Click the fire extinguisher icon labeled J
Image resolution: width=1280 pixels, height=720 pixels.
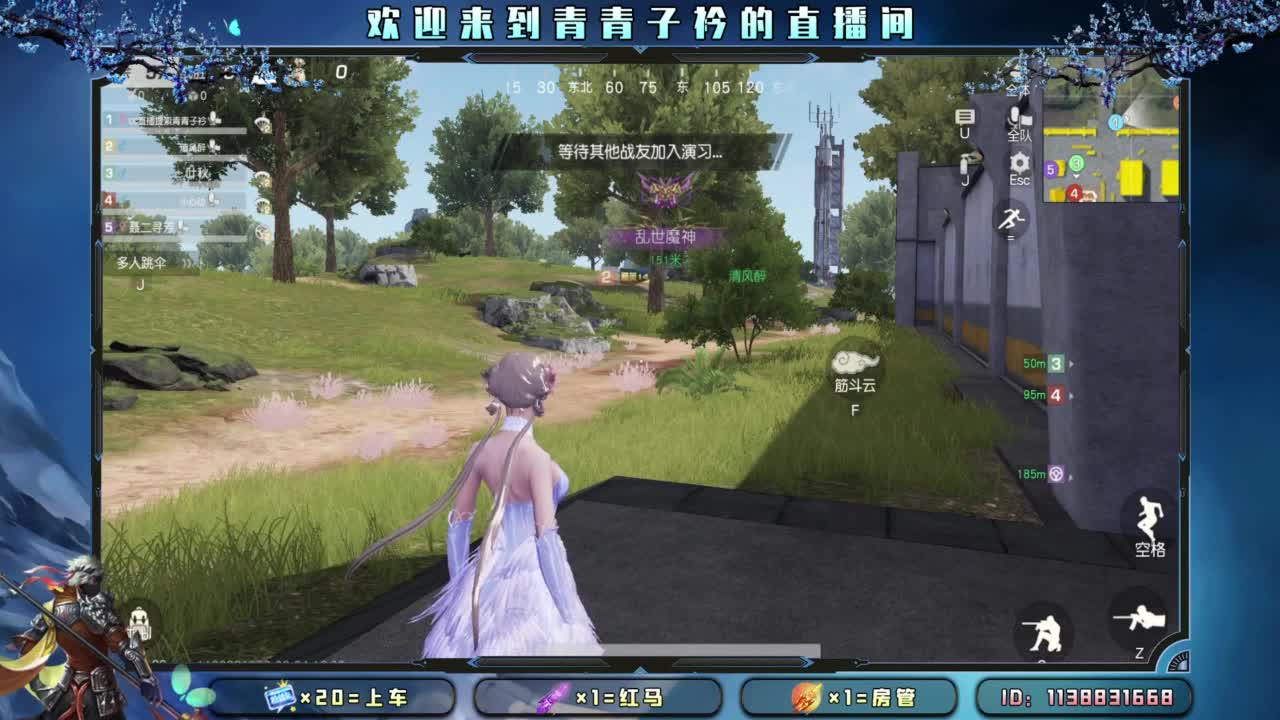964,163
